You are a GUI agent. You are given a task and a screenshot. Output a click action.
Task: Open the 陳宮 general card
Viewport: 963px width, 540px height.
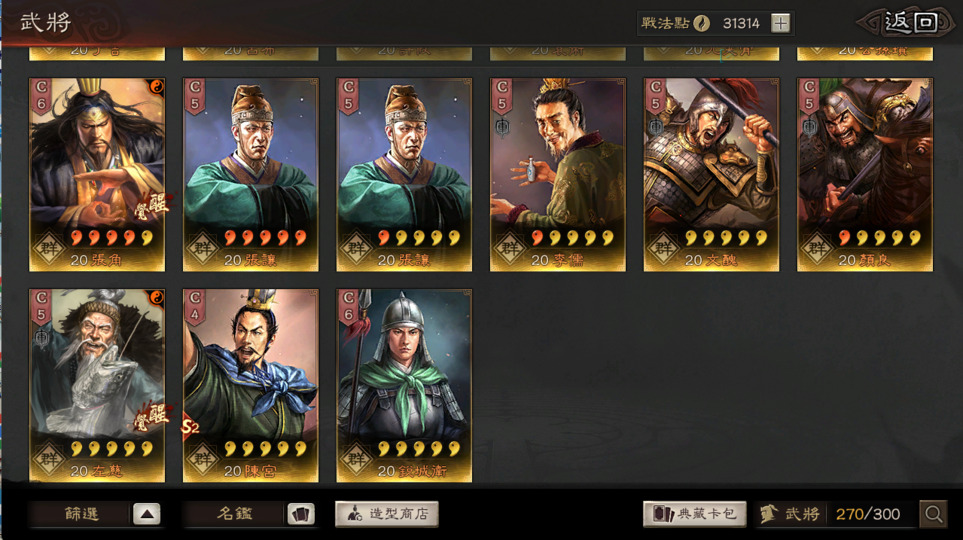click(251, 385)
